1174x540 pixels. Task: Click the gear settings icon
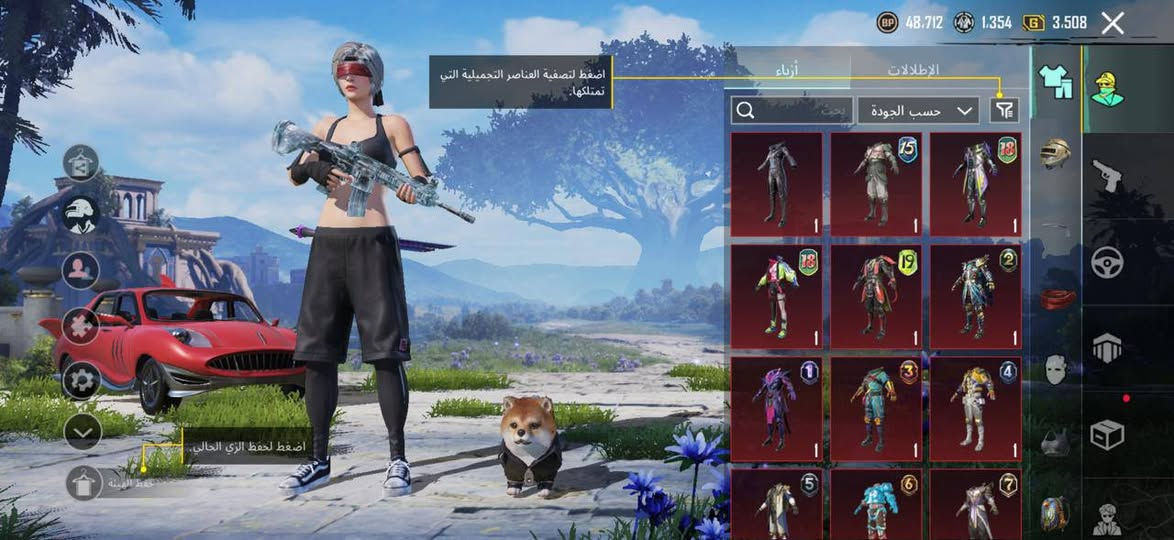[x=81, y=380]
